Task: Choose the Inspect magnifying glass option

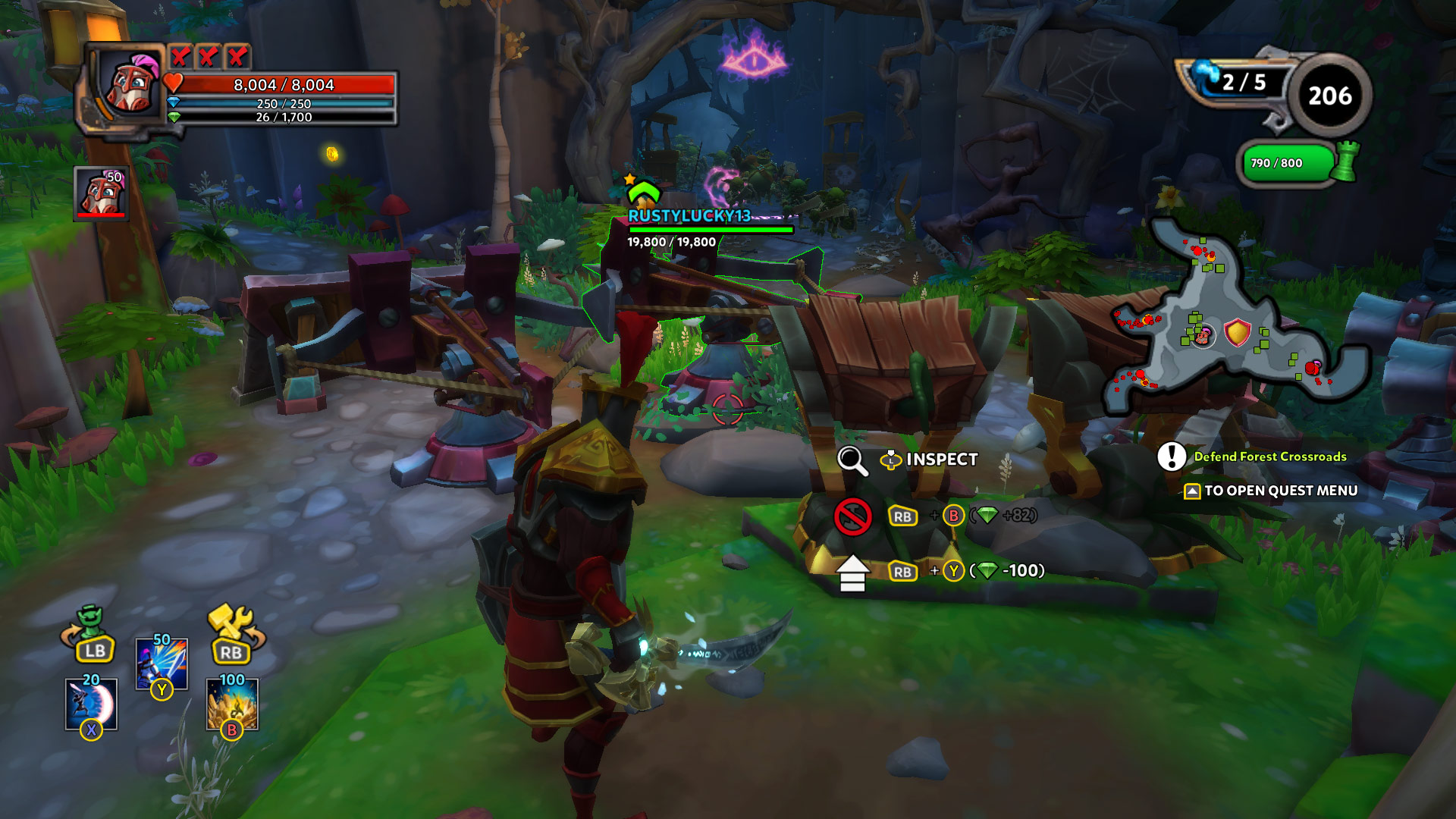Action: point(852,460)
